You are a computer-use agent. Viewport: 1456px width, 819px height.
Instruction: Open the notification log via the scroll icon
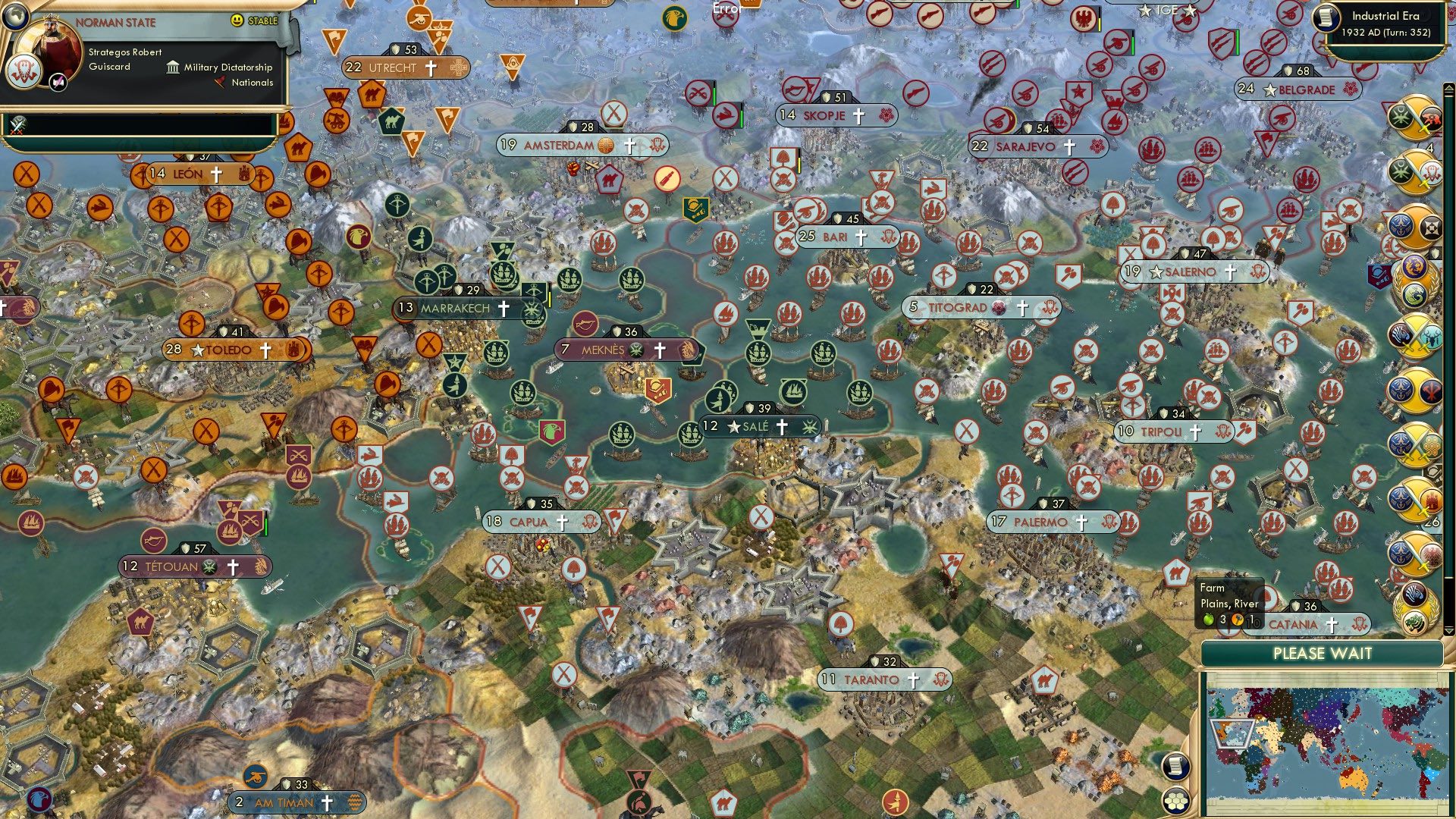1176,767
